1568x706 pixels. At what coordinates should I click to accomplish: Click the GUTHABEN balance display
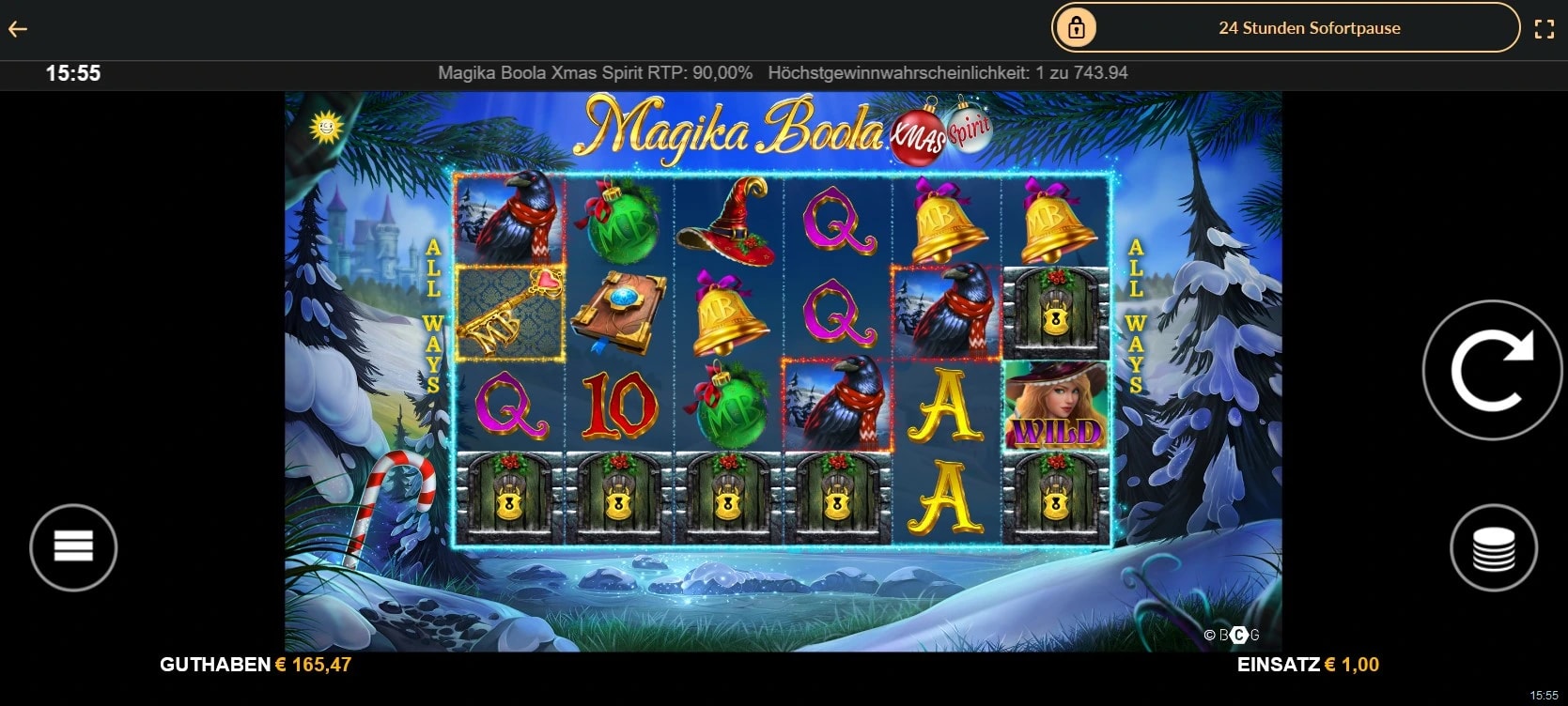tap(255, 664)
